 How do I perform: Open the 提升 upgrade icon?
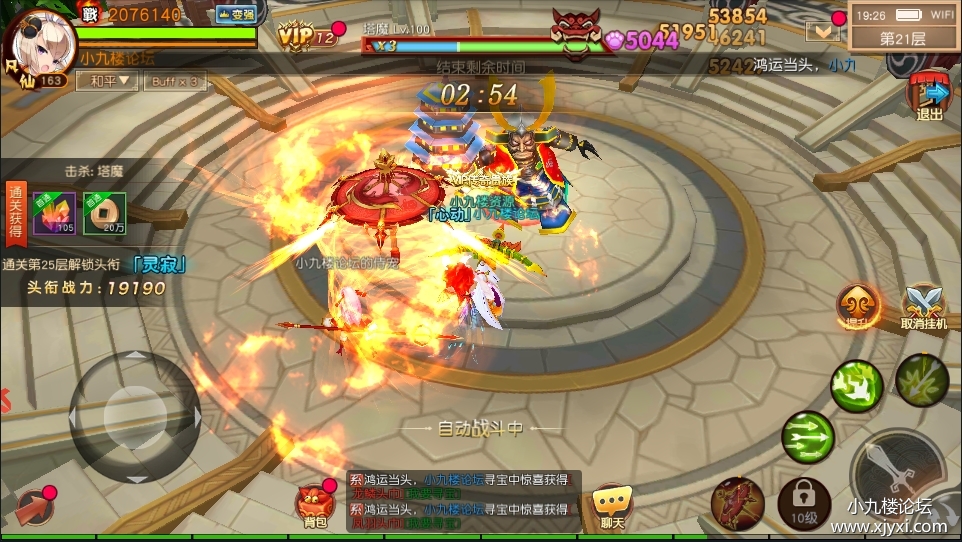[x=858, y=305]
